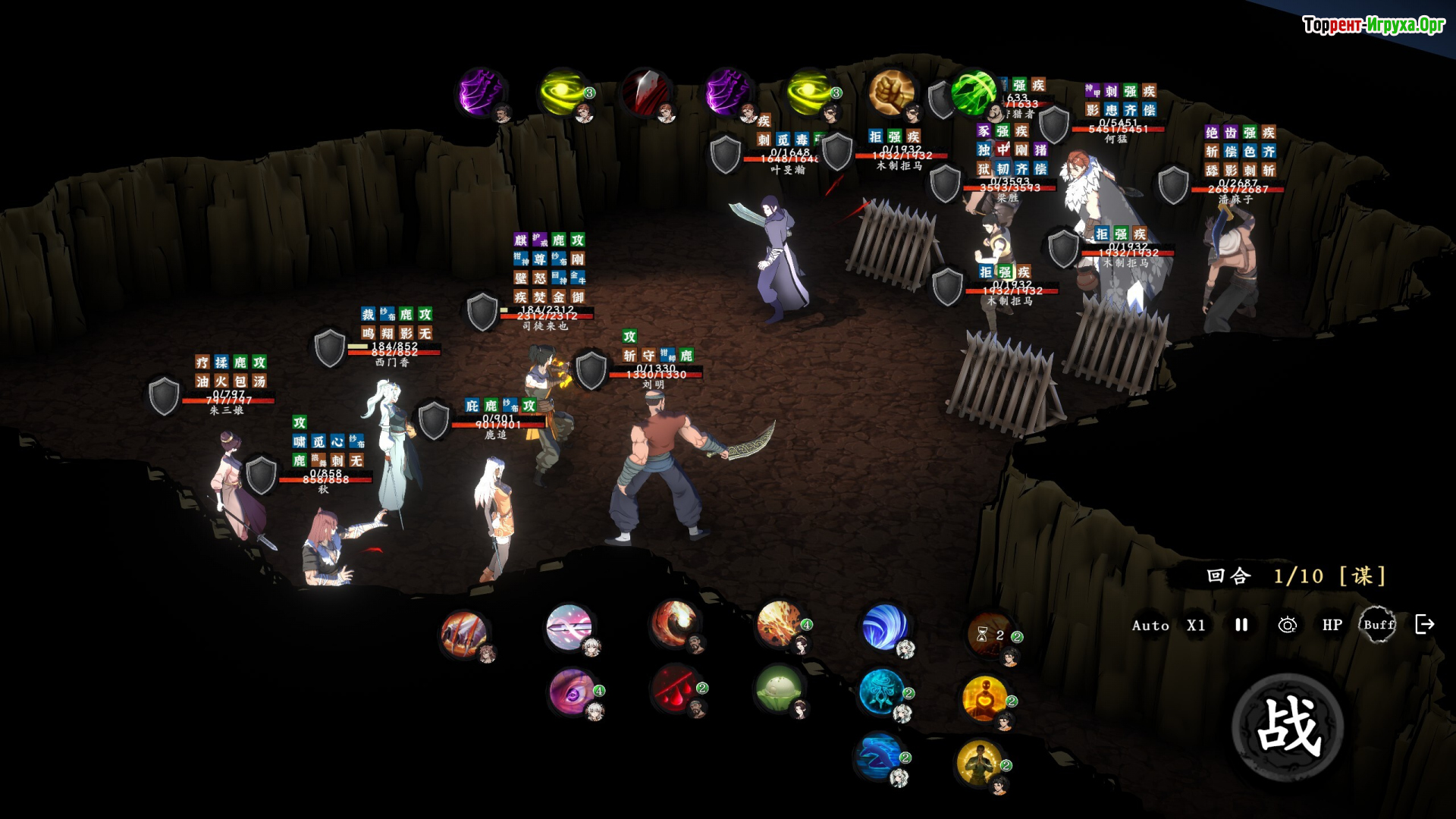Choose the molten lava skill
The image size is (1456, 819).
pos(779,625)
